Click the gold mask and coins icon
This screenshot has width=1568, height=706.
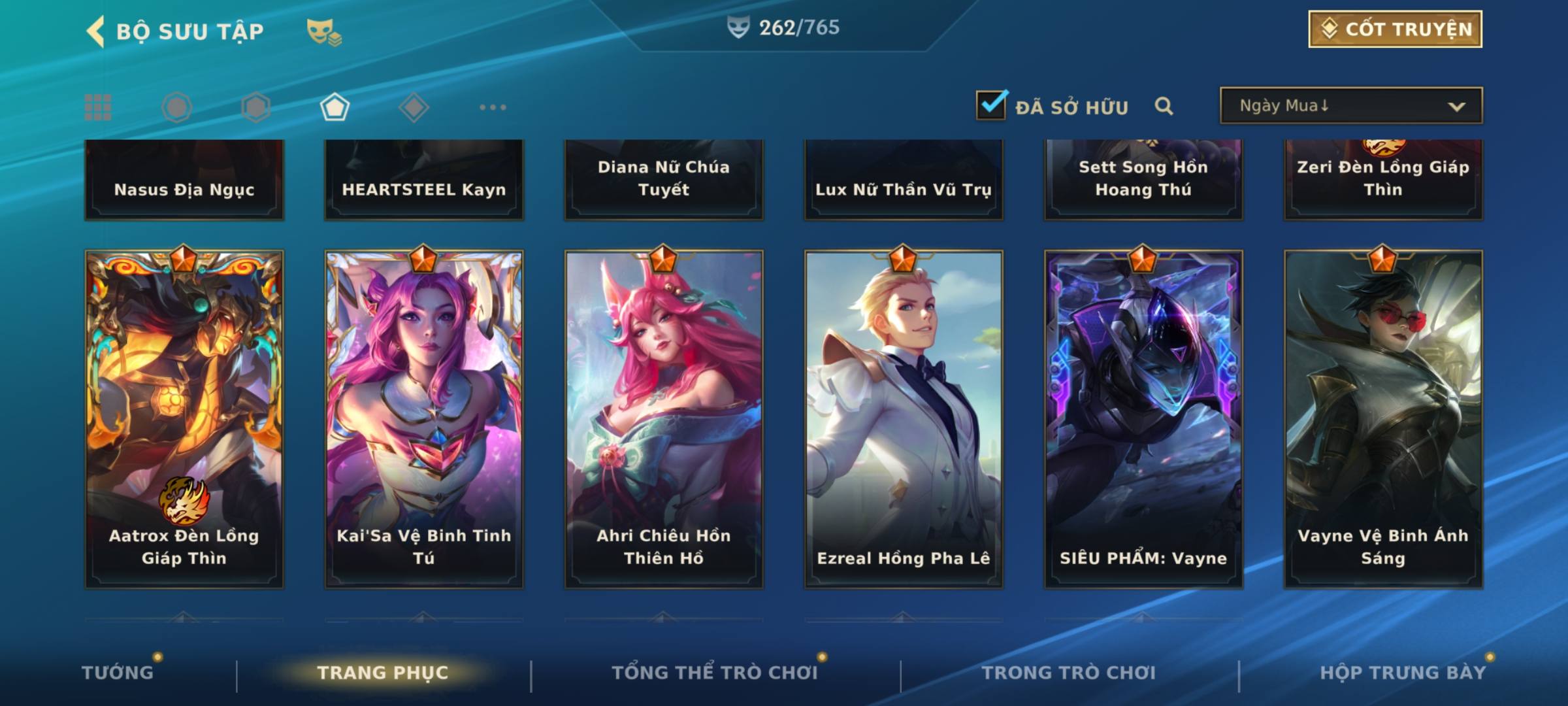pos(323,31)
